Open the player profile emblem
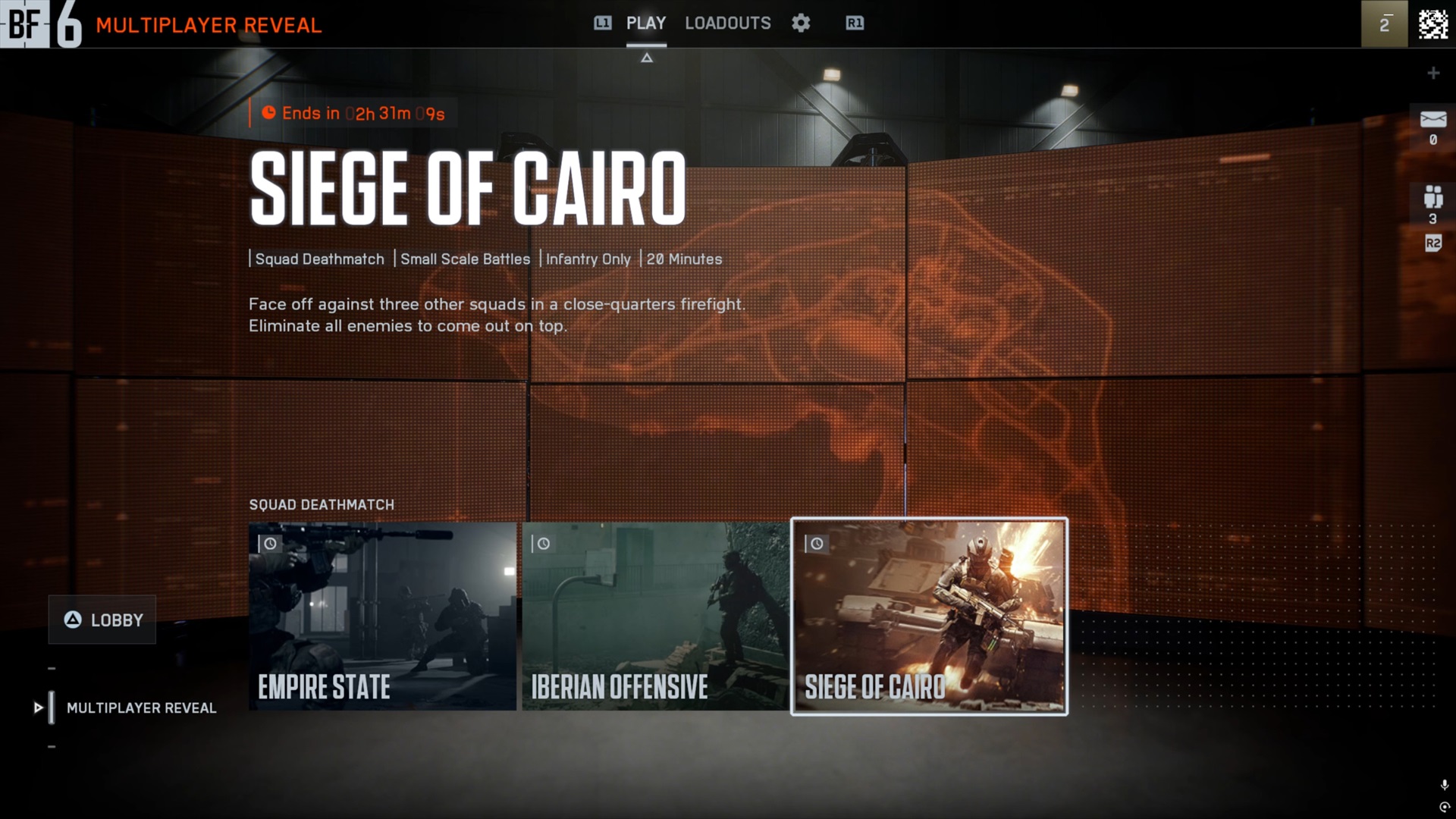The image size is (1456, 819). click(1432, 24)
